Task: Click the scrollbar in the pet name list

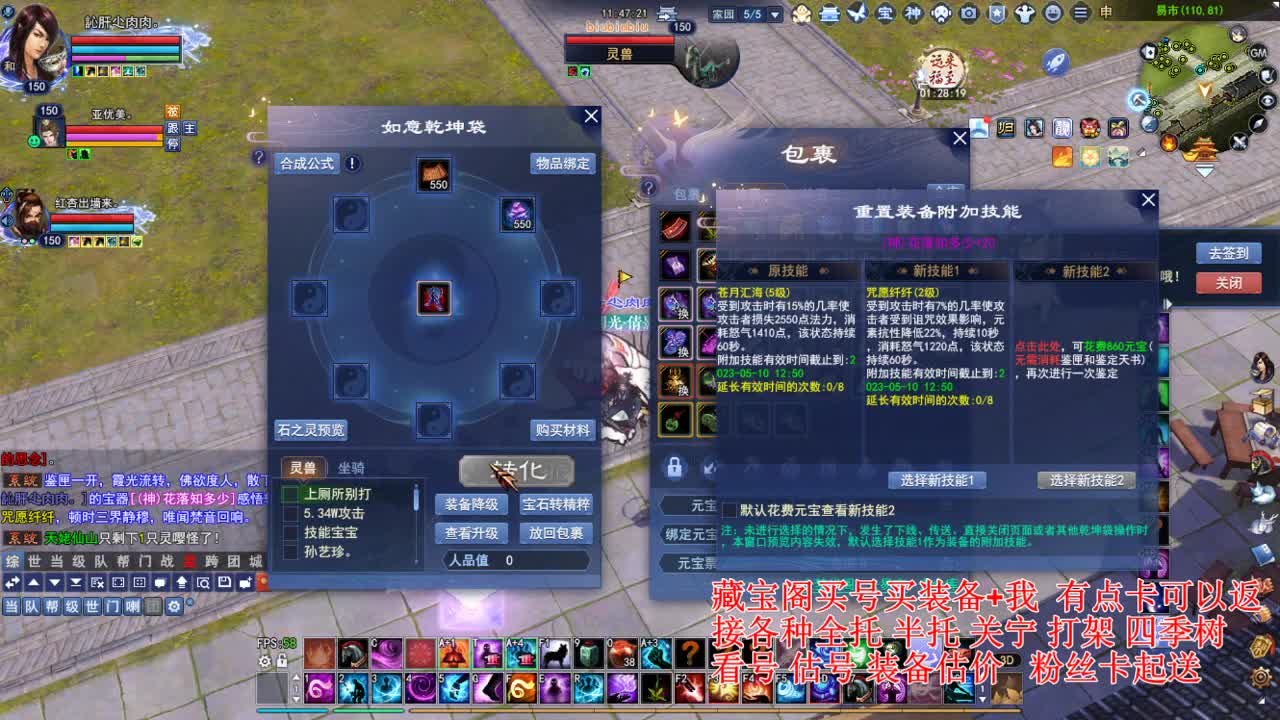Action: (415, 496)
